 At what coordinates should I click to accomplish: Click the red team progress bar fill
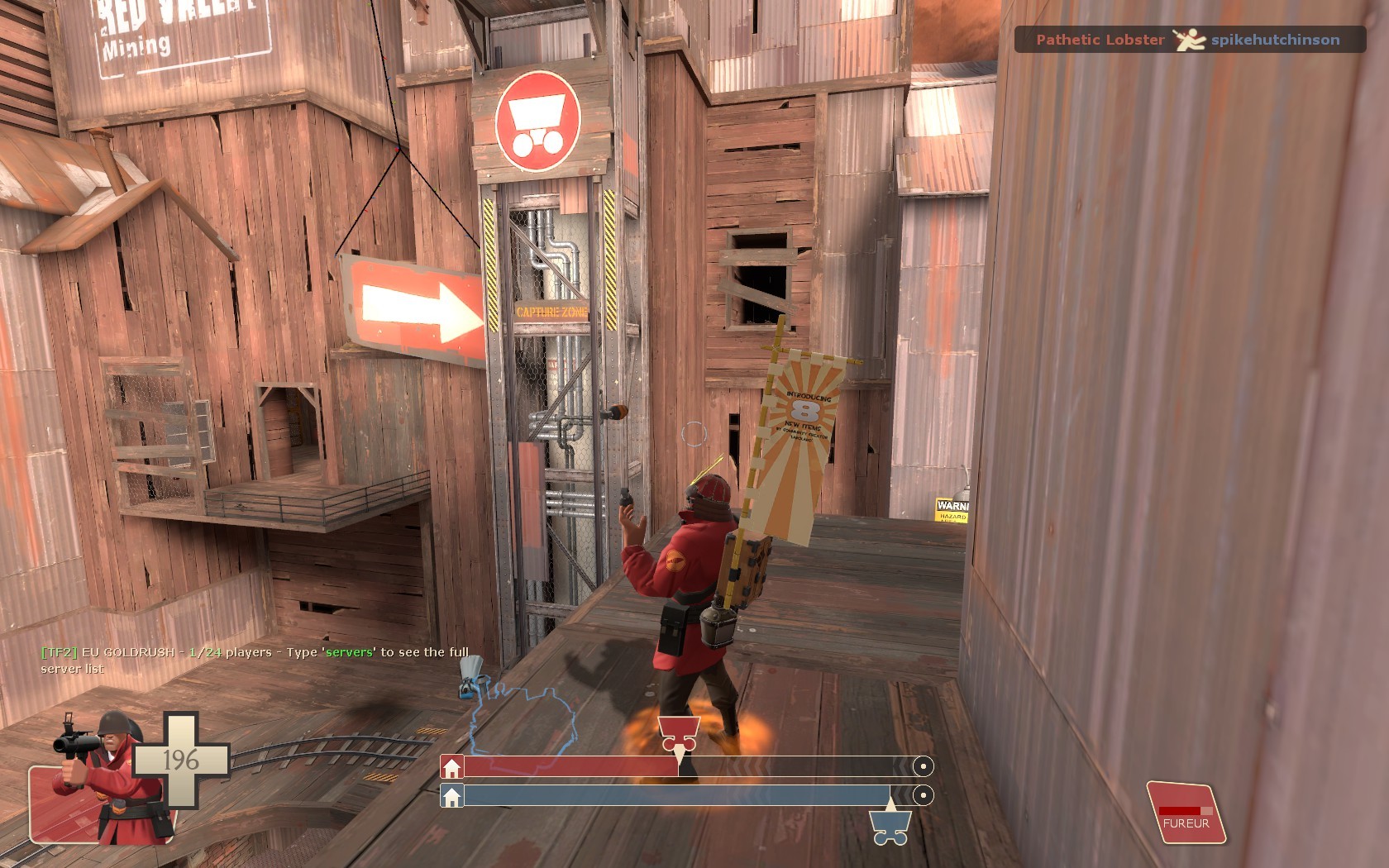570,765
